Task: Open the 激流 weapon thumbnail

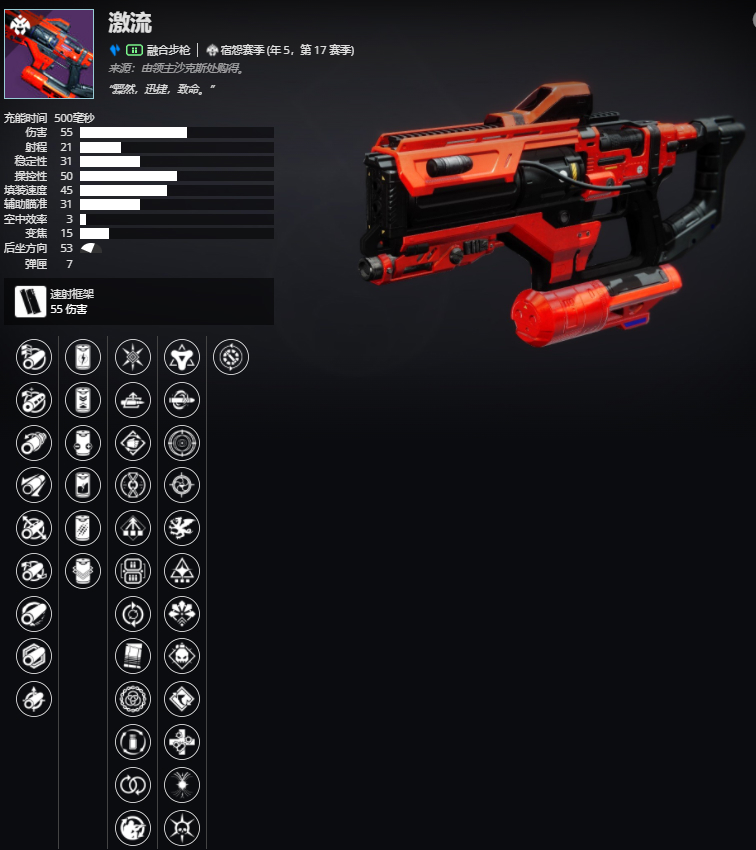Action: pyautogui.click(x=49, y=54)
